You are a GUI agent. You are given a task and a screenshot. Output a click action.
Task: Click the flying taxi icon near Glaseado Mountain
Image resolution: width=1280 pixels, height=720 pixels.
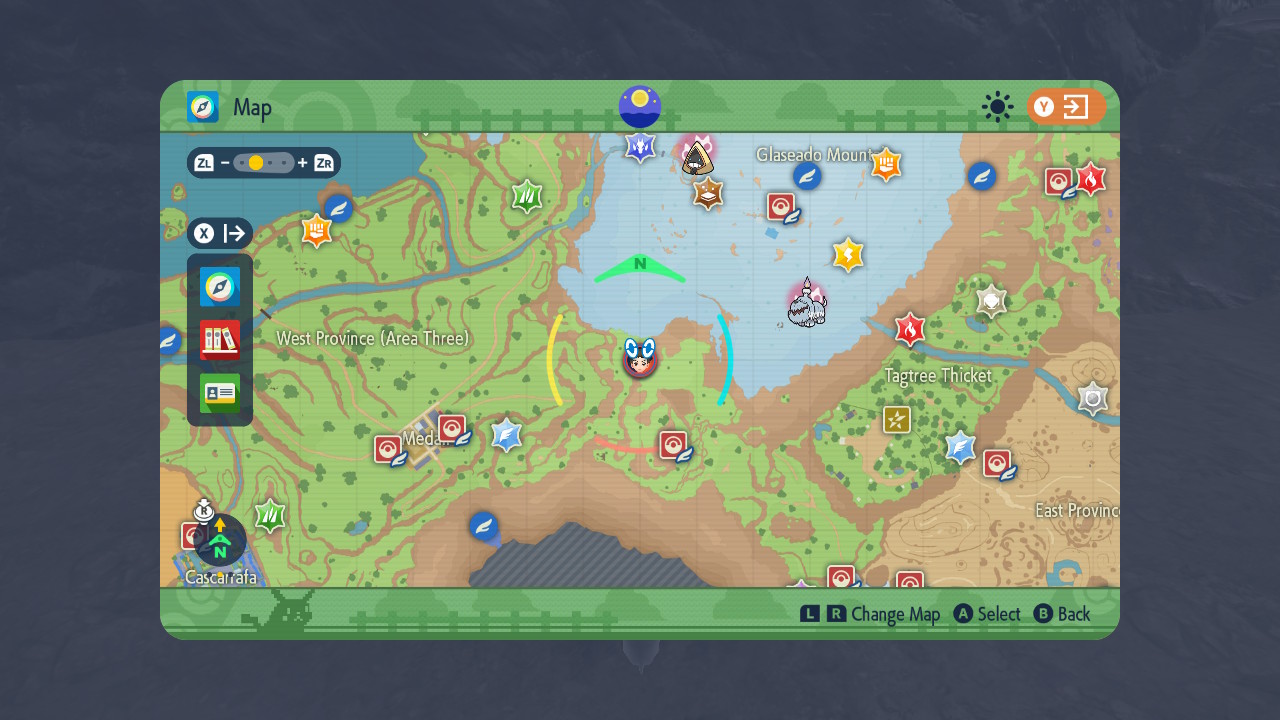[x=806, y=176]
